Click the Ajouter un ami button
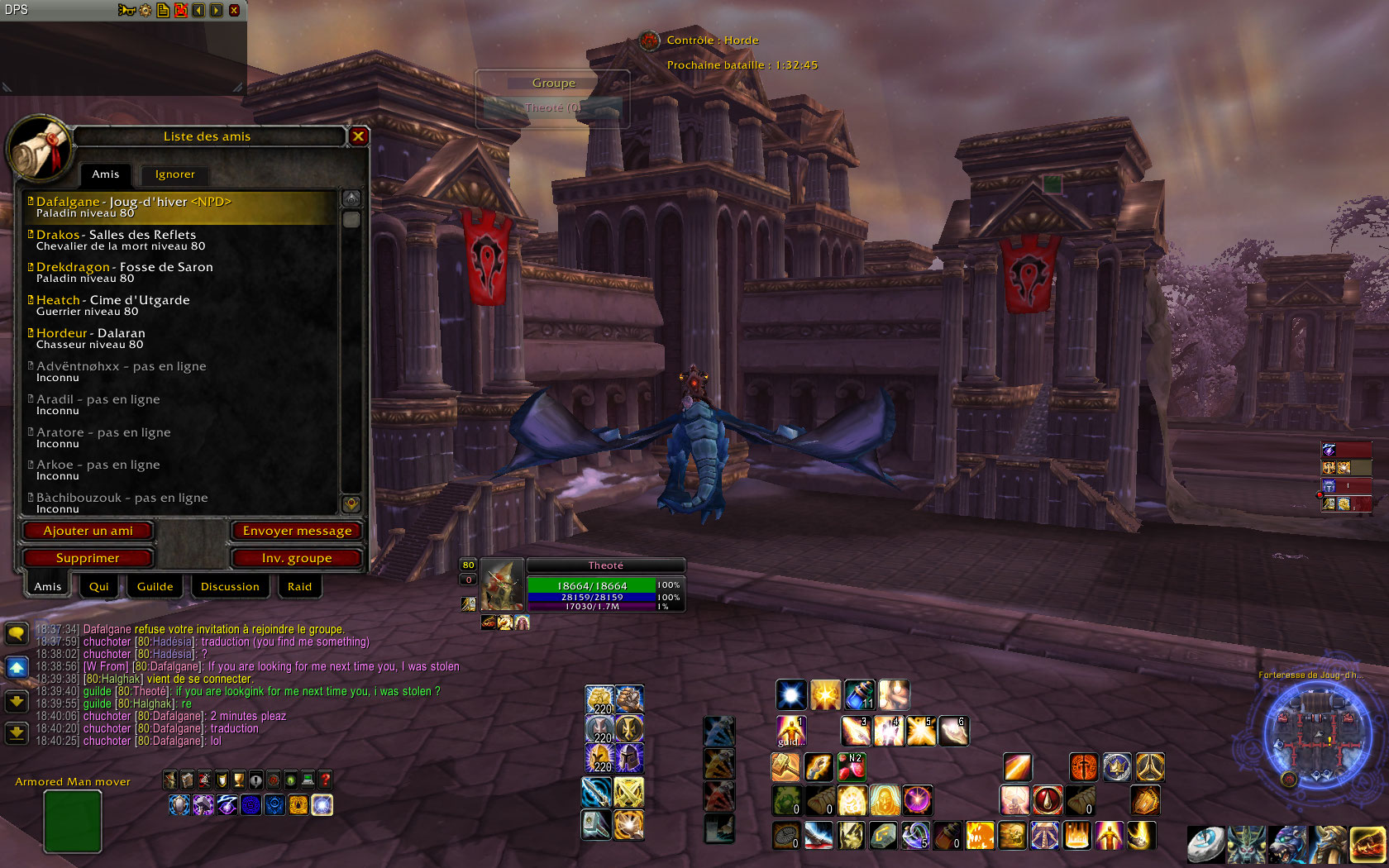1389x868 pixels. (88, 531)
